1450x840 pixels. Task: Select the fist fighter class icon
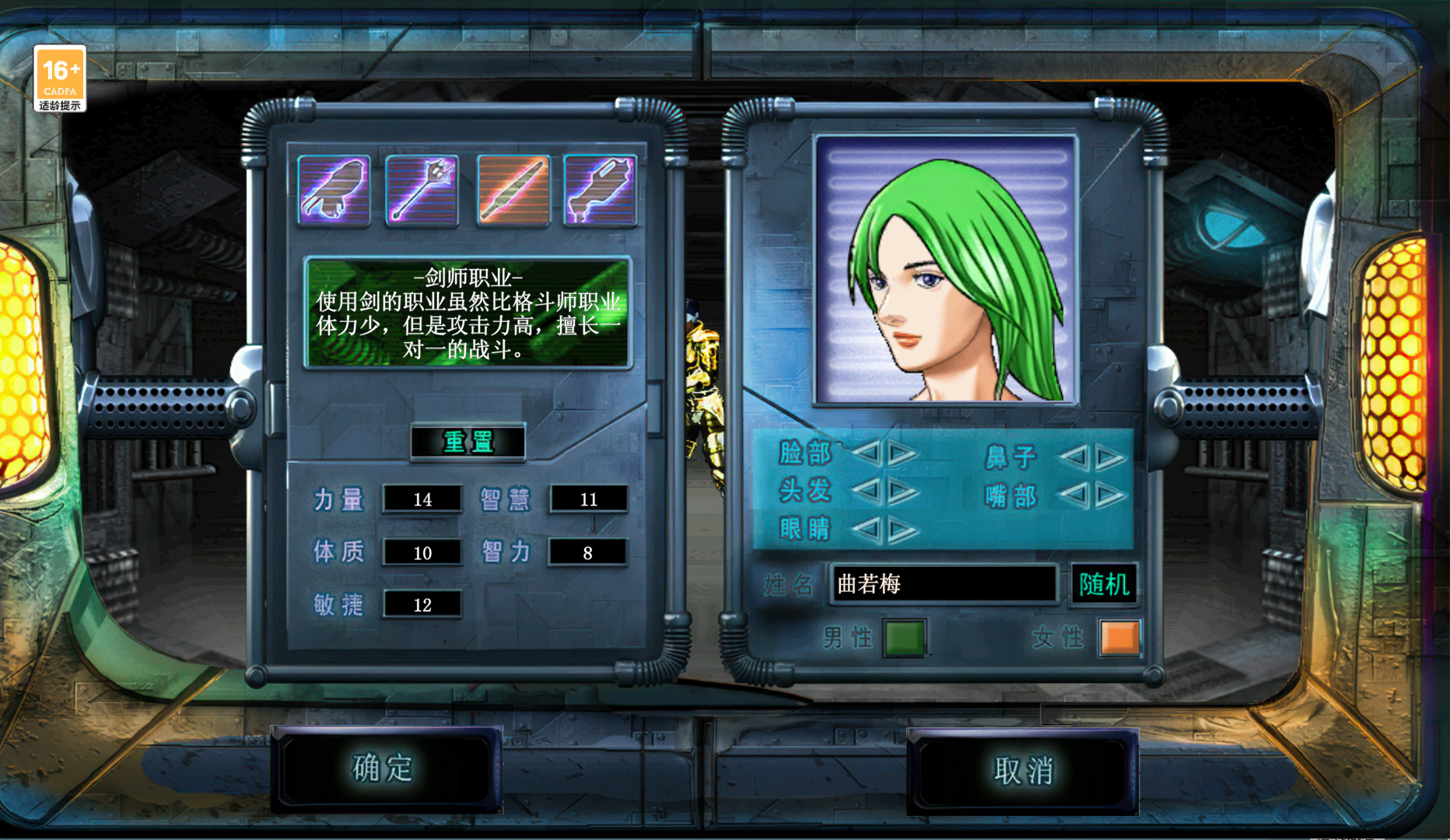(334, 190)
